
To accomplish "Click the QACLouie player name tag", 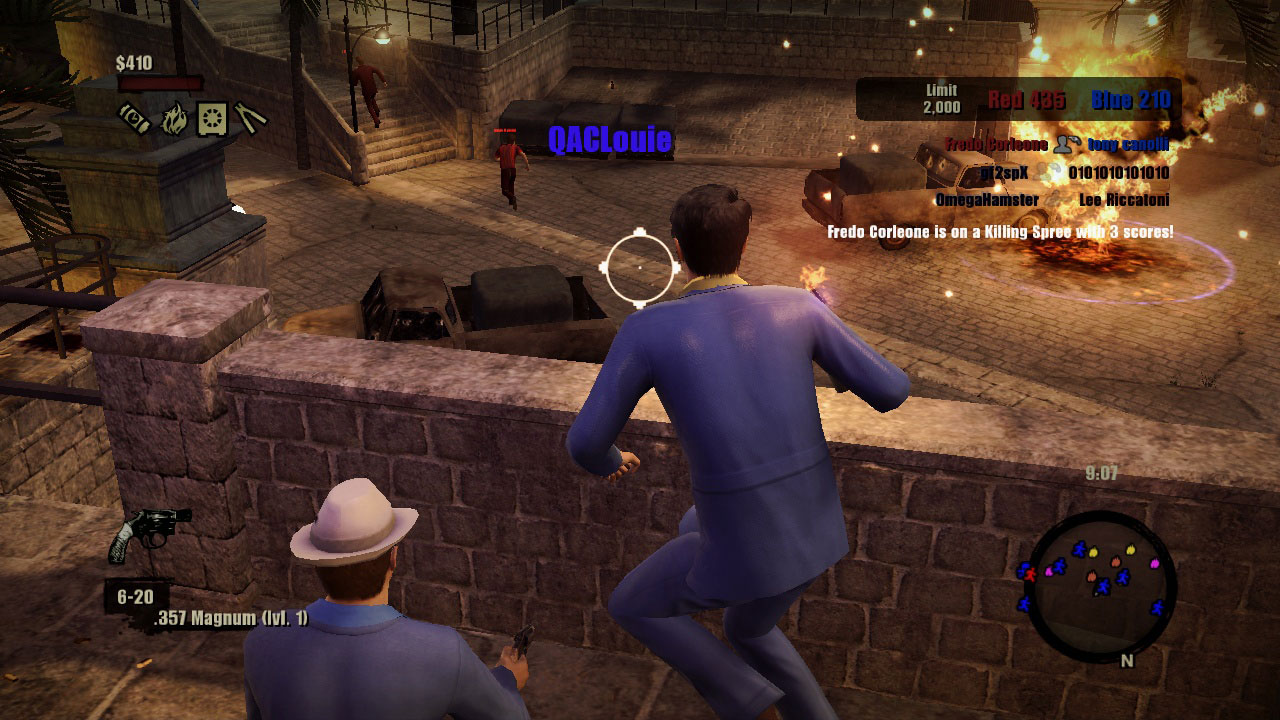I will click(x=609, y=140).
